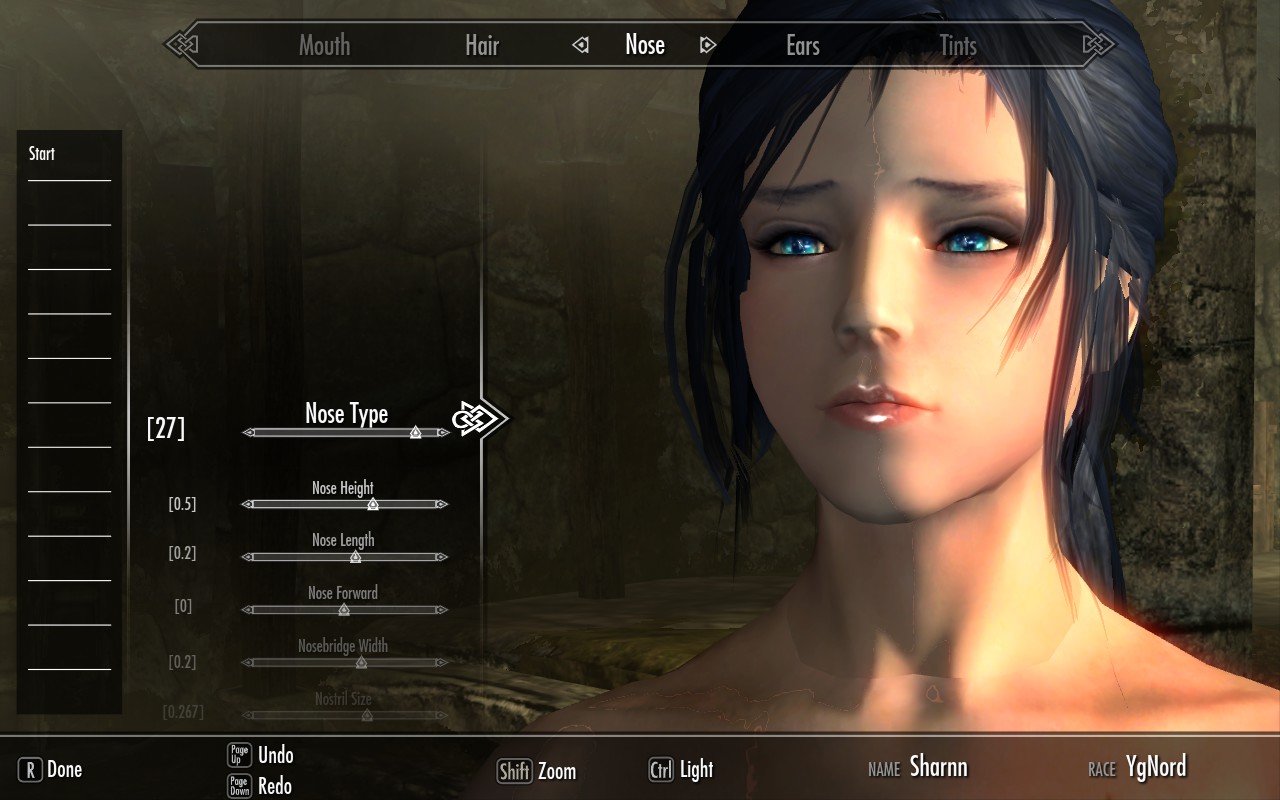The width and height of the screenshot is (1280, 800).
Task: Go to the Tints tab
Action: point(958,45)
